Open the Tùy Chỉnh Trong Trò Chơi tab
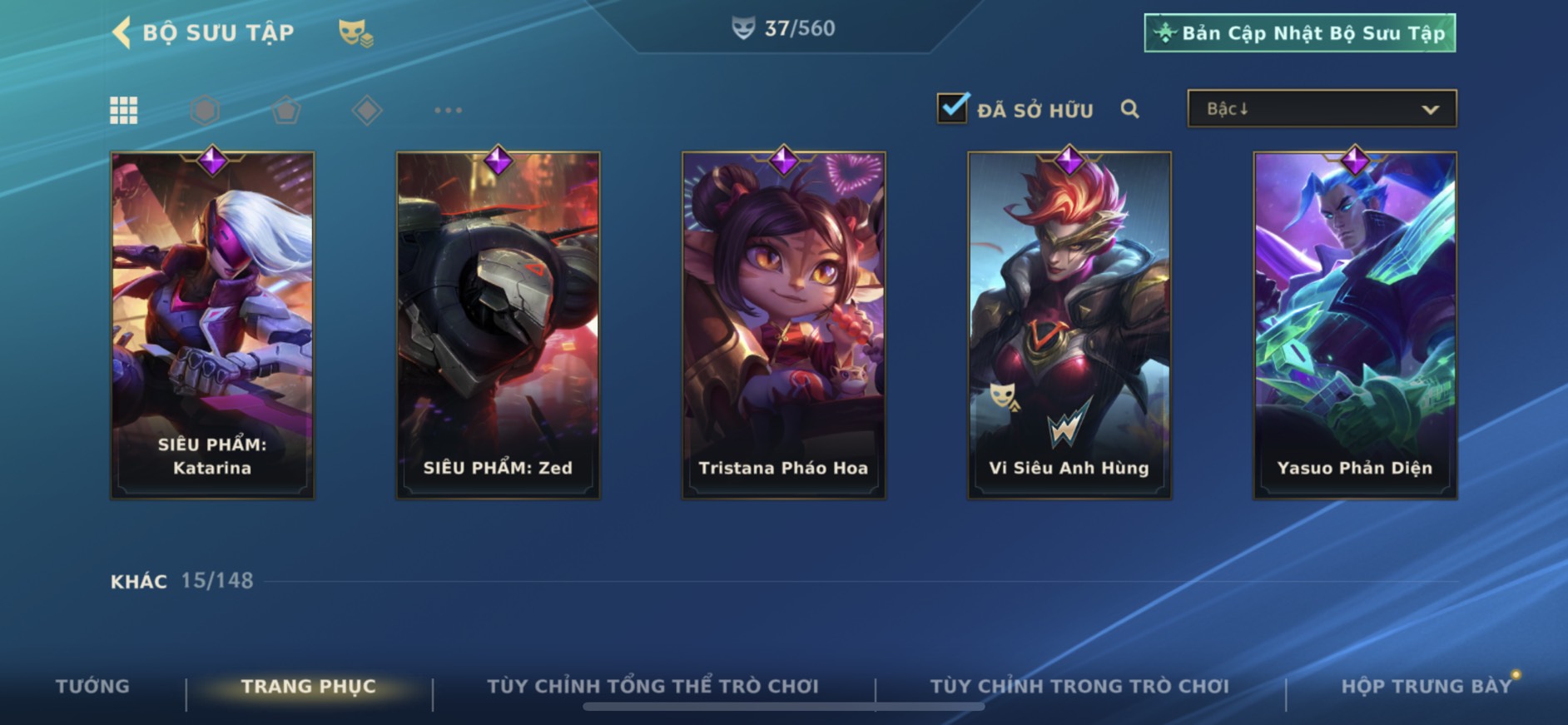The image size is (1568, 725). [1079, 687]
